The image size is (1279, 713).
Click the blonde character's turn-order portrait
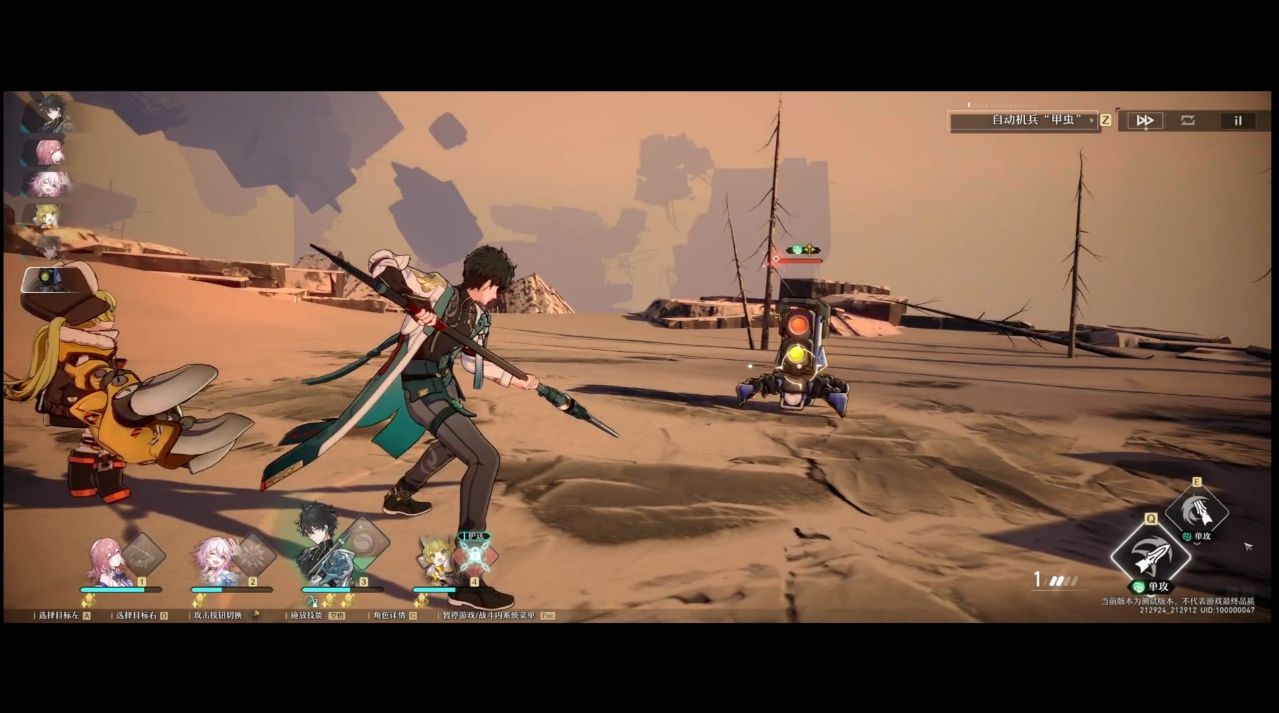click(46, 215)
